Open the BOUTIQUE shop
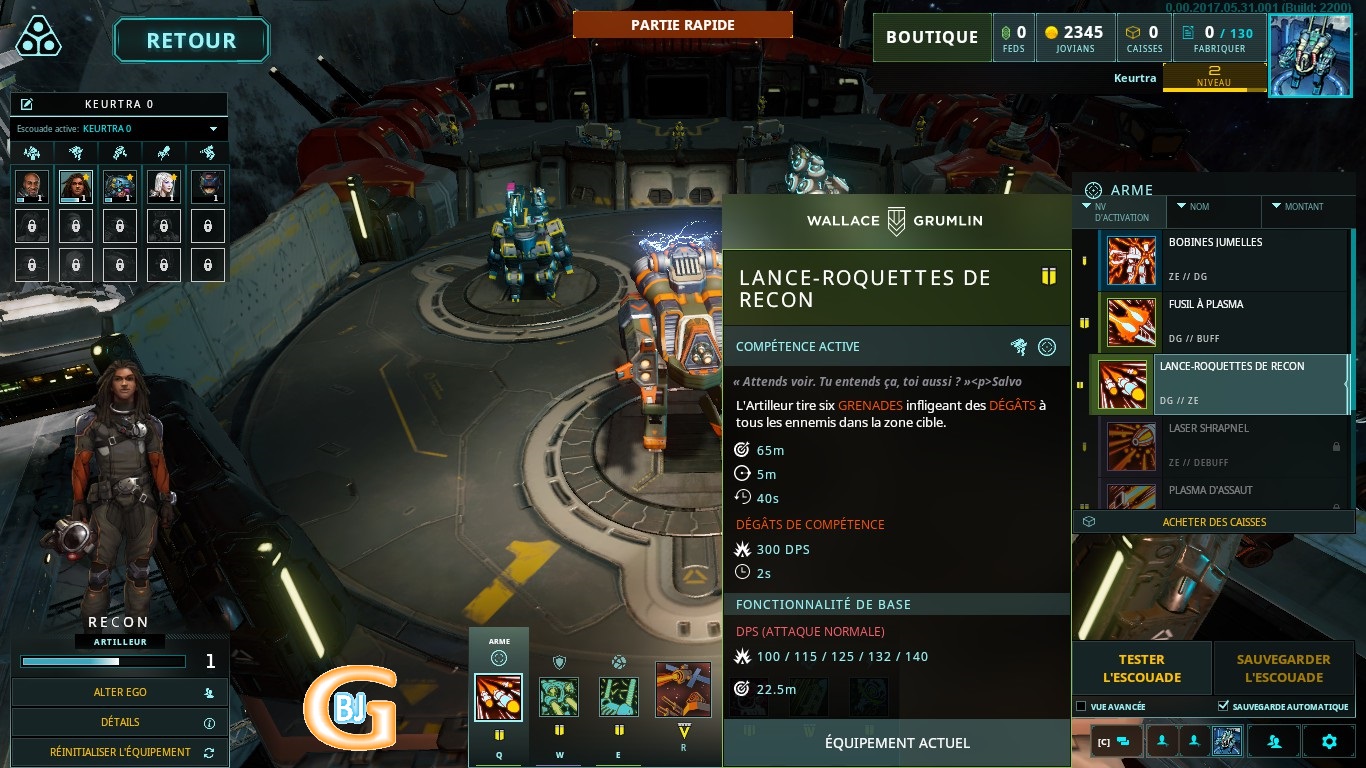 click(931, 38)
